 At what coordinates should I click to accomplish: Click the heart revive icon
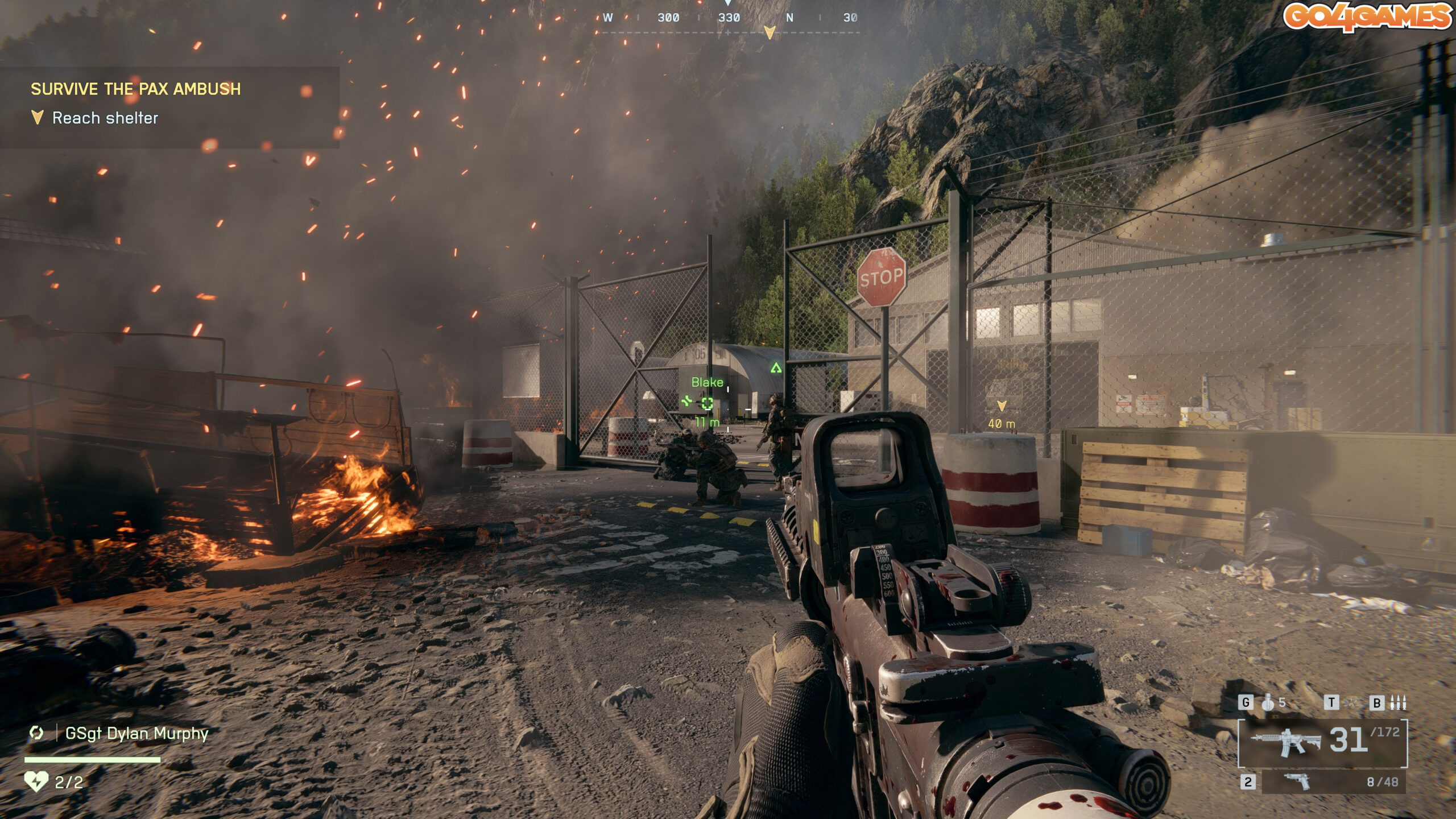click(36, 781)
